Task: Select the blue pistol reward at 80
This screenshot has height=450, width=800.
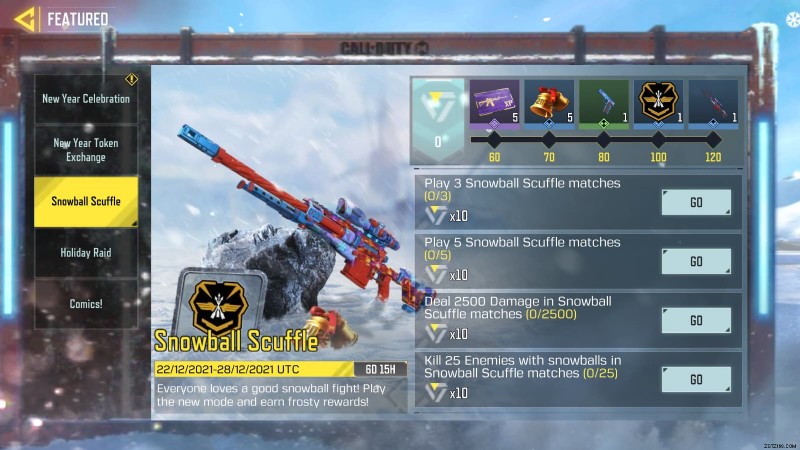Action: (604, 104)
